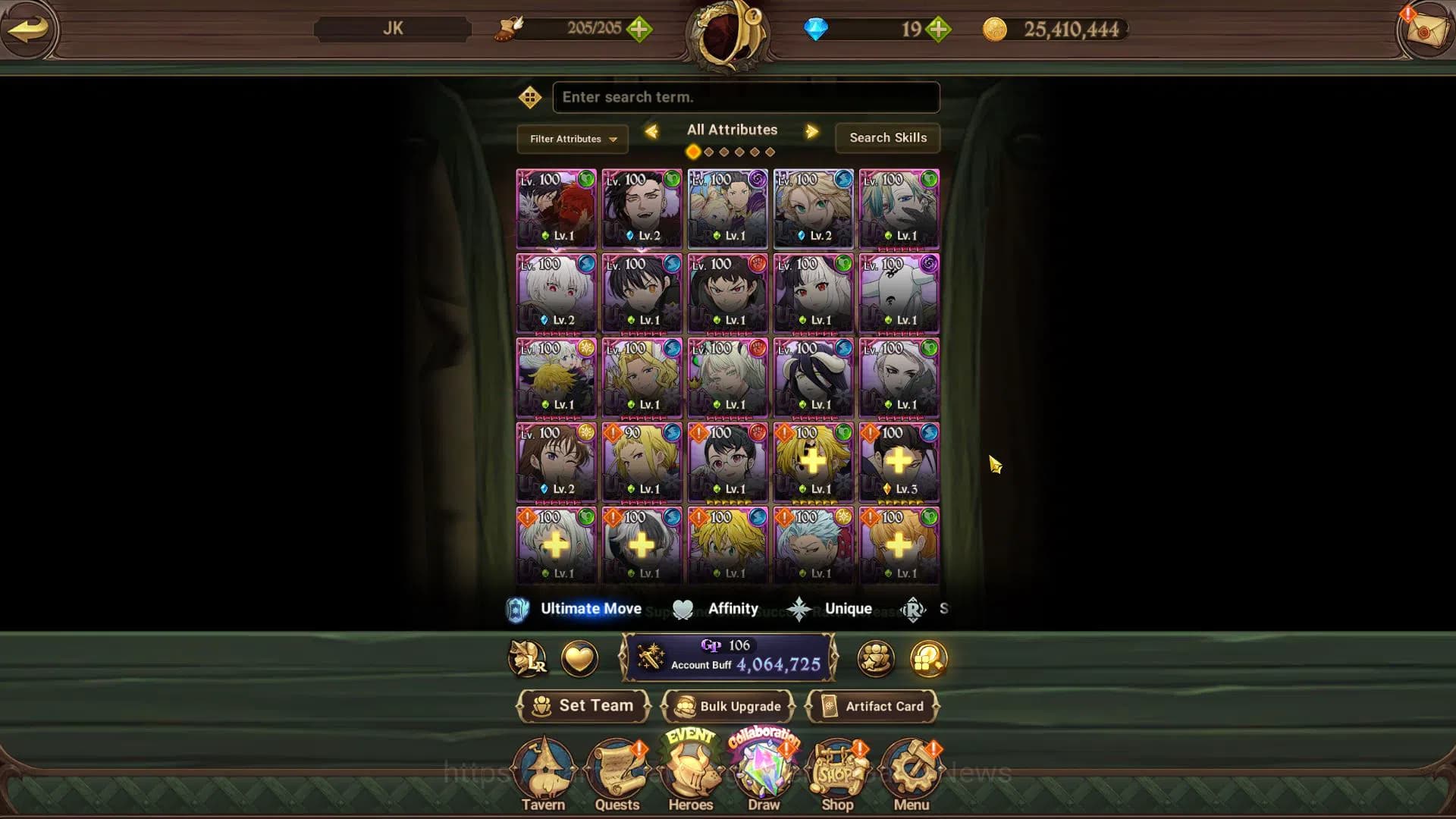
Task: Open the mailbox envelope icon
Action: (x=1424, y=30)
